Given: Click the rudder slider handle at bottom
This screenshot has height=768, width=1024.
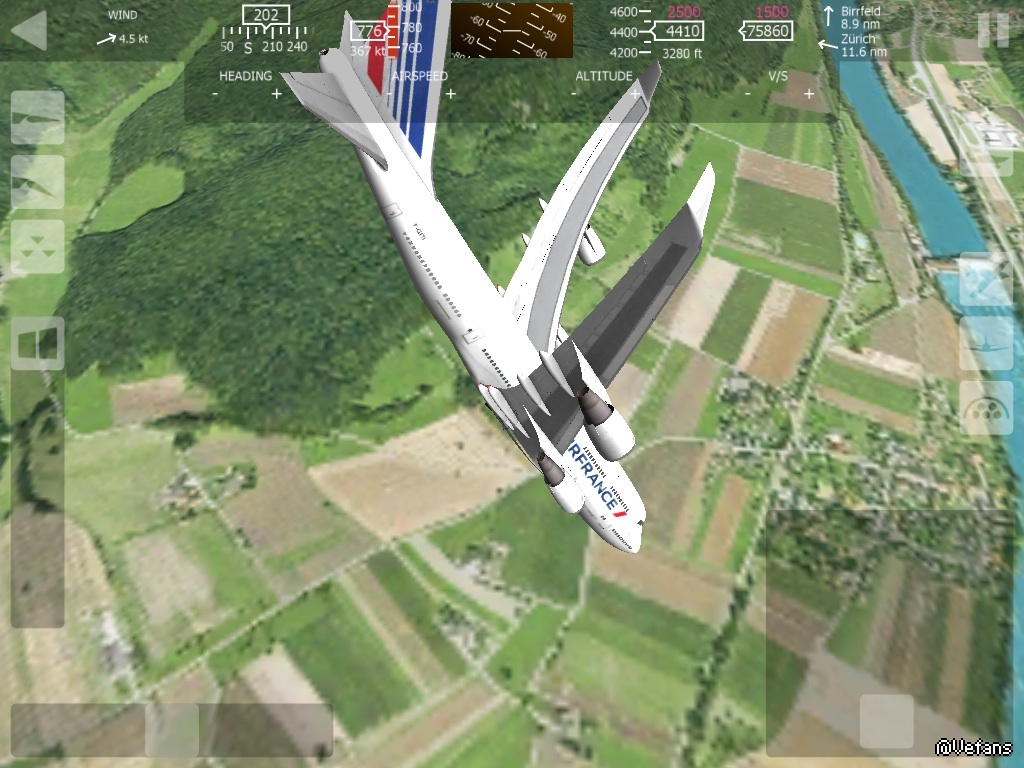Looking at the screenshot, I should (x=172, y=730).
